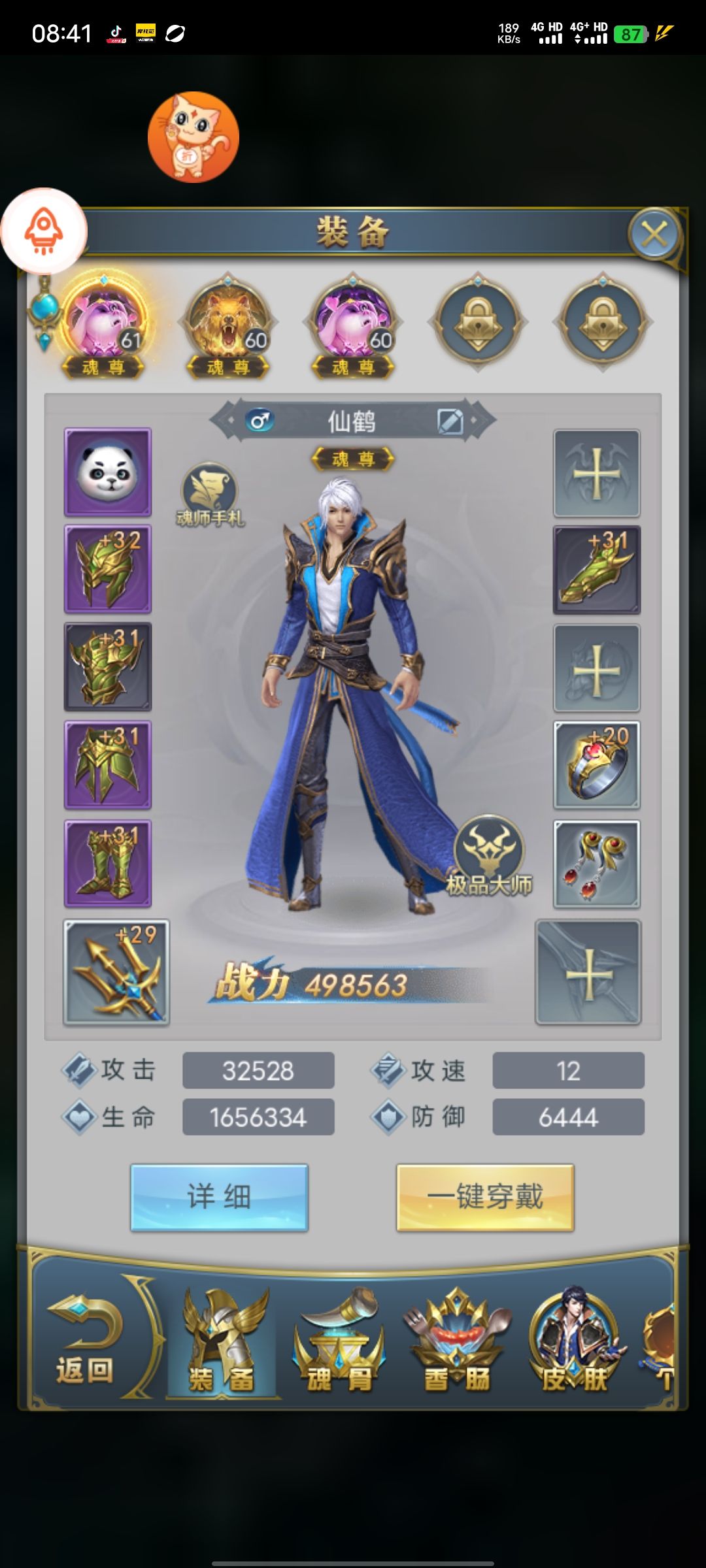Viewport: 706px width, 1568px height.
Task: Open the 详细 details view
Action: pos(219,1197)
